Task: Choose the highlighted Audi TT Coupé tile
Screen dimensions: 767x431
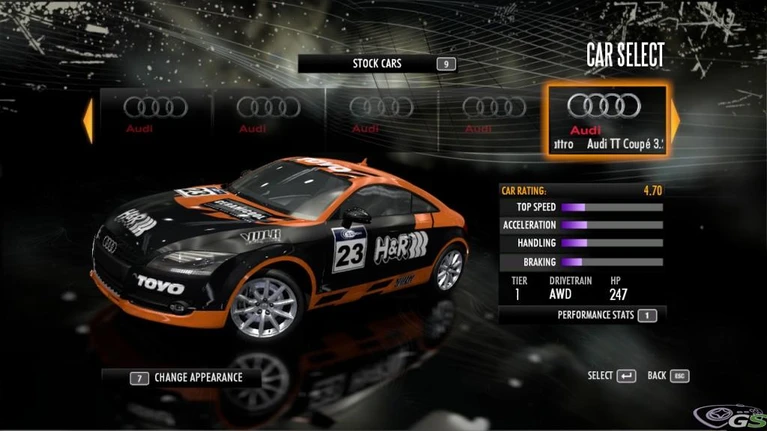Action: [605, 121]
